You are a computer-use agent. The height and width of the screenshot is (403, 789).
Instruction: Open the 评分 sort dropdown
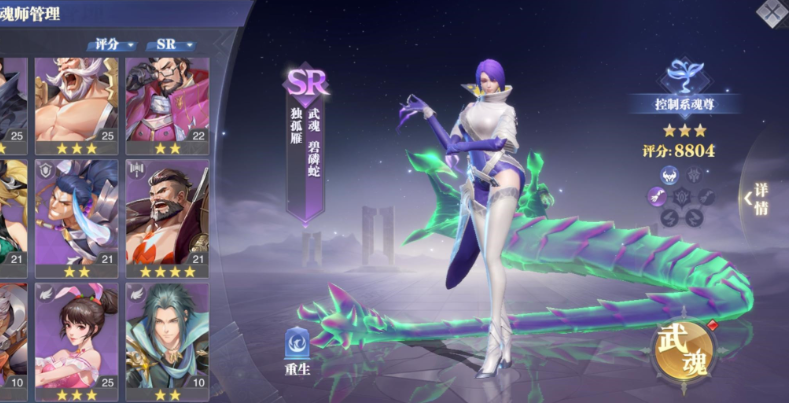(111, 44)
